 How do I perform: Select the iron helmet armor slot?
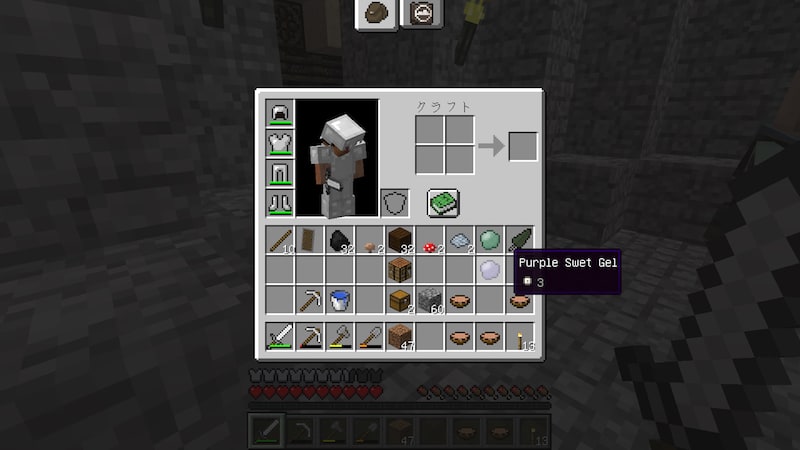pyautogui.click(x=279, y=113)
